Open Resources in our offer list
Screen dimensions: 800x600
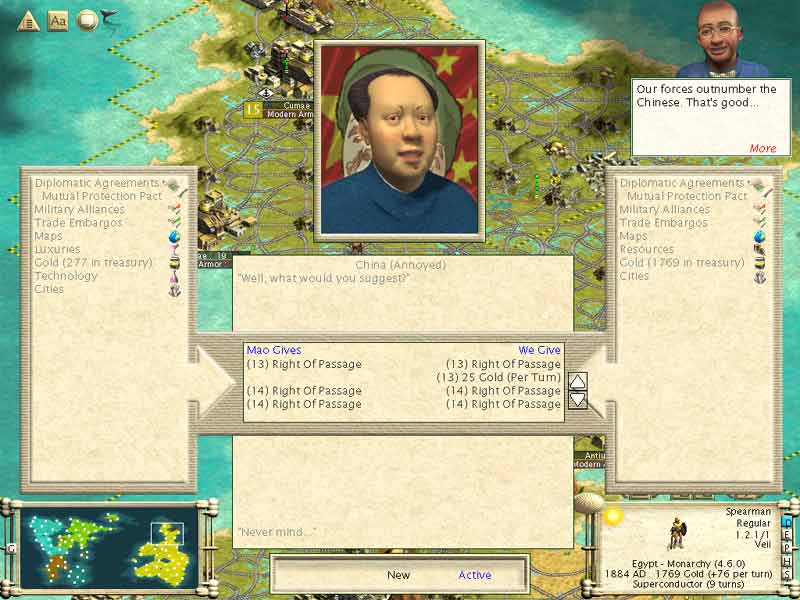coord(646,249)
